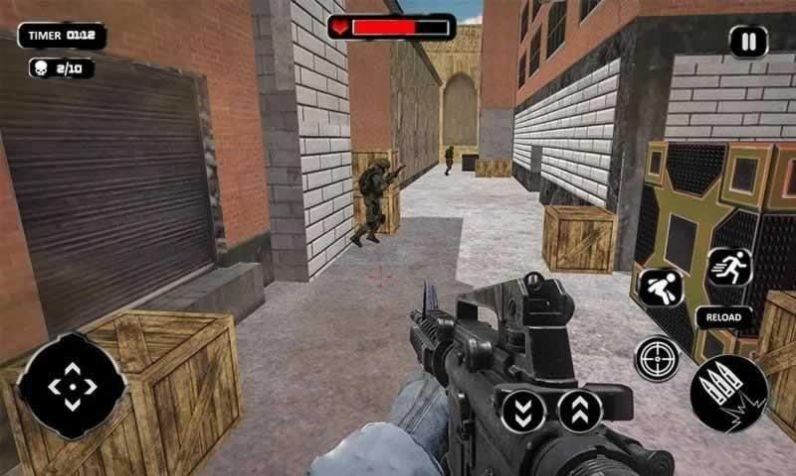Tap the double down-arrow button

523,410
